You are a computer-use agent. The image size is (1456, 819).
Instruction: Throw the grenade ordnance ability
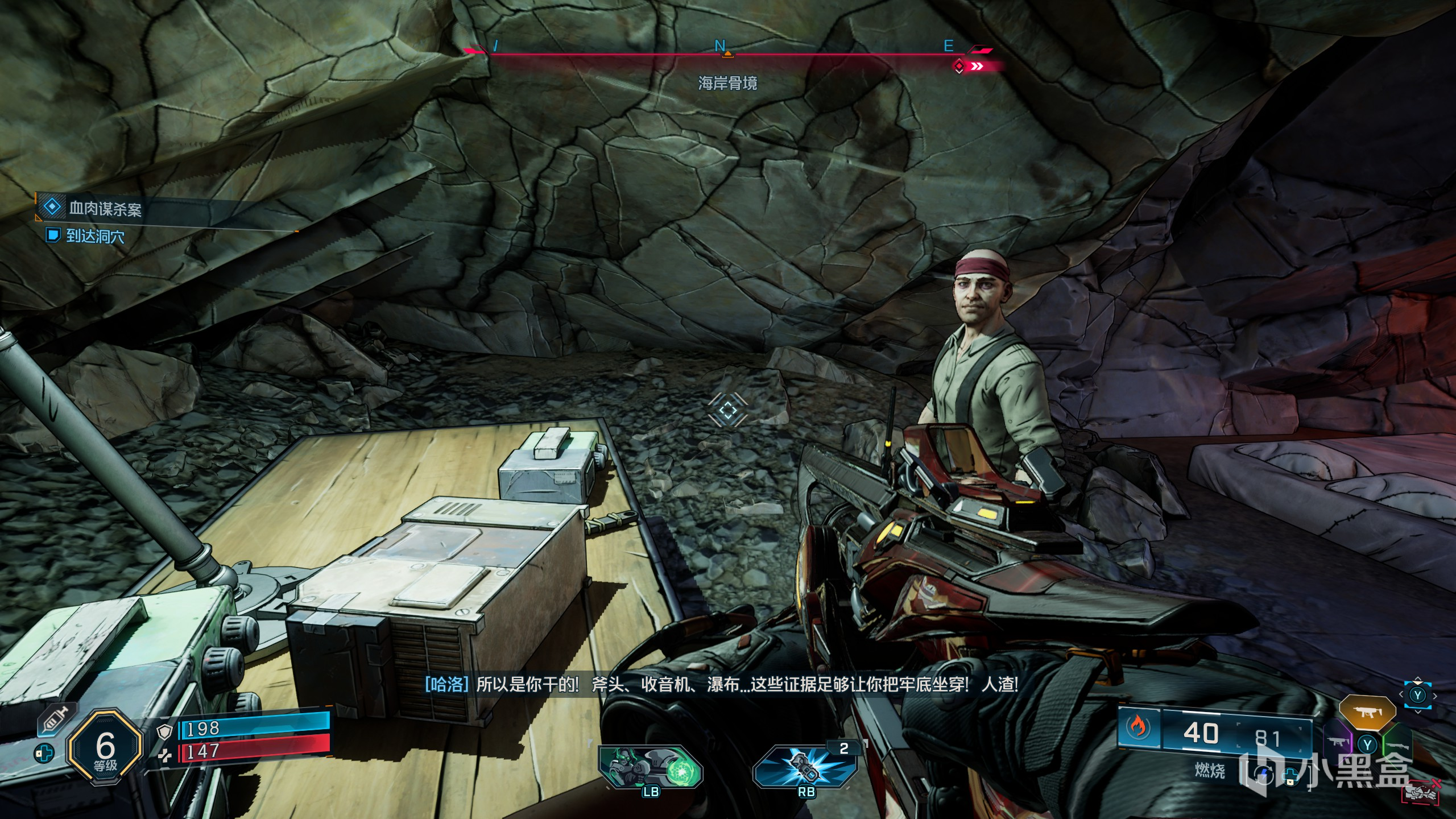click(805, 768)
